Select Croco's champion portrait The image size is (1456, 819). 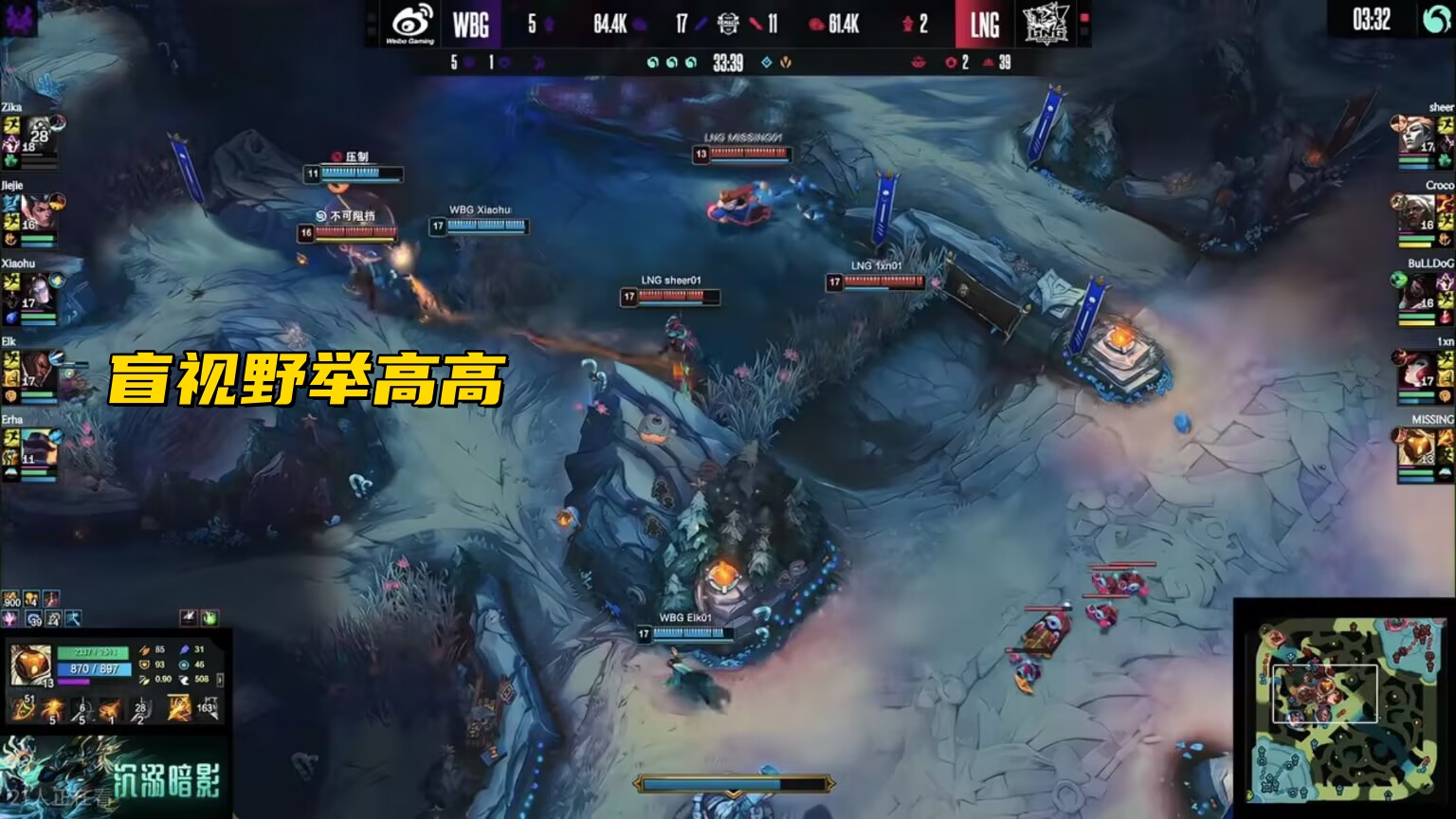pyautogui.click(x=1418, y=211)
